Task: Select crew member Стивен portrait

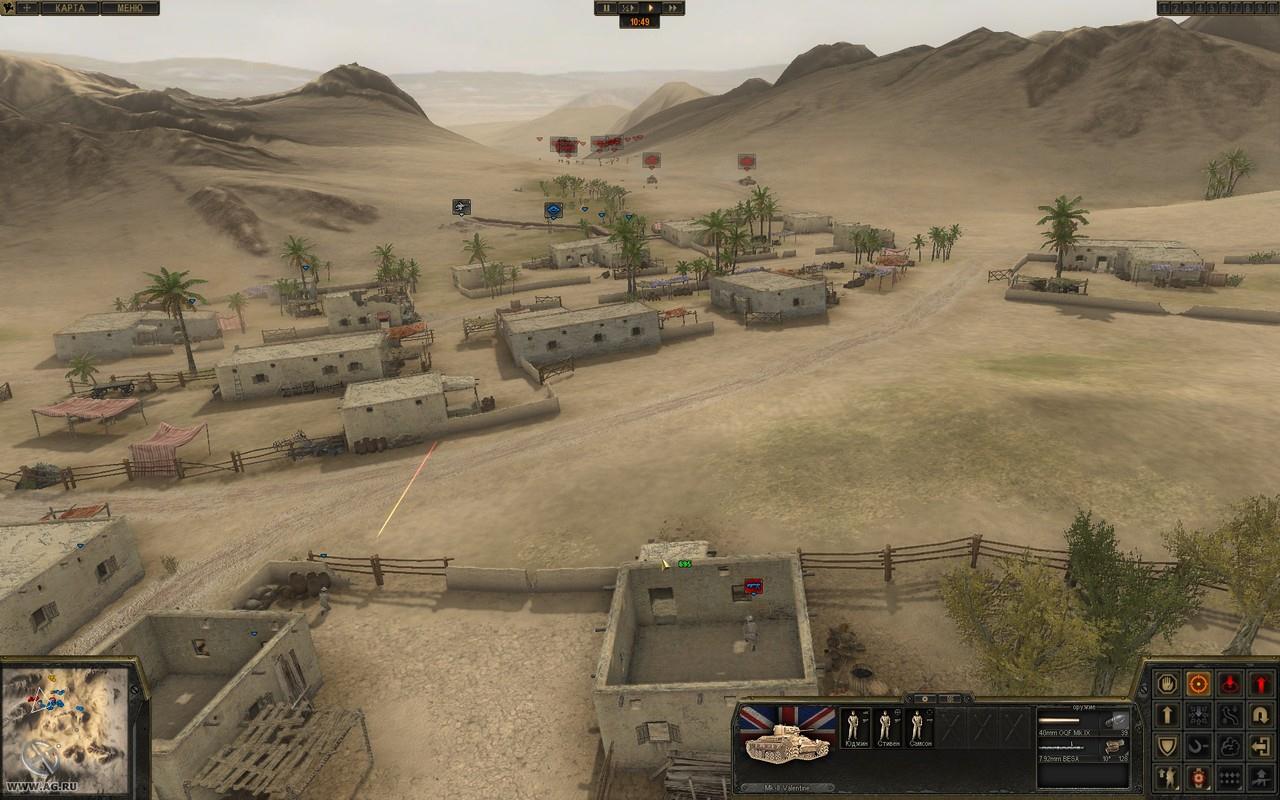Action: [x=885, y=728]
